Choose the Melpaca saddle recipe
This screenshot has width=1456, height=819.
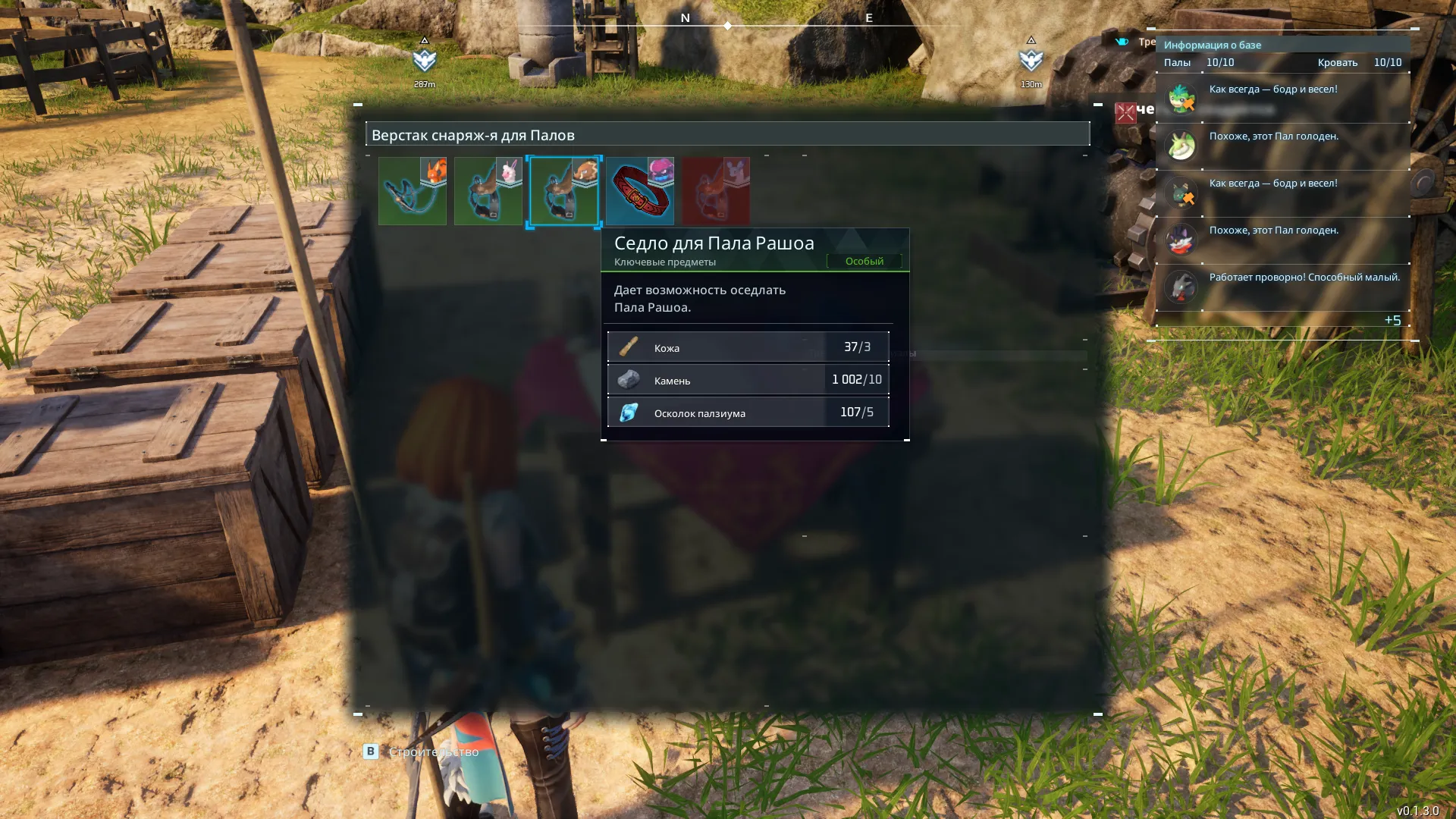(x=488, y=191)
